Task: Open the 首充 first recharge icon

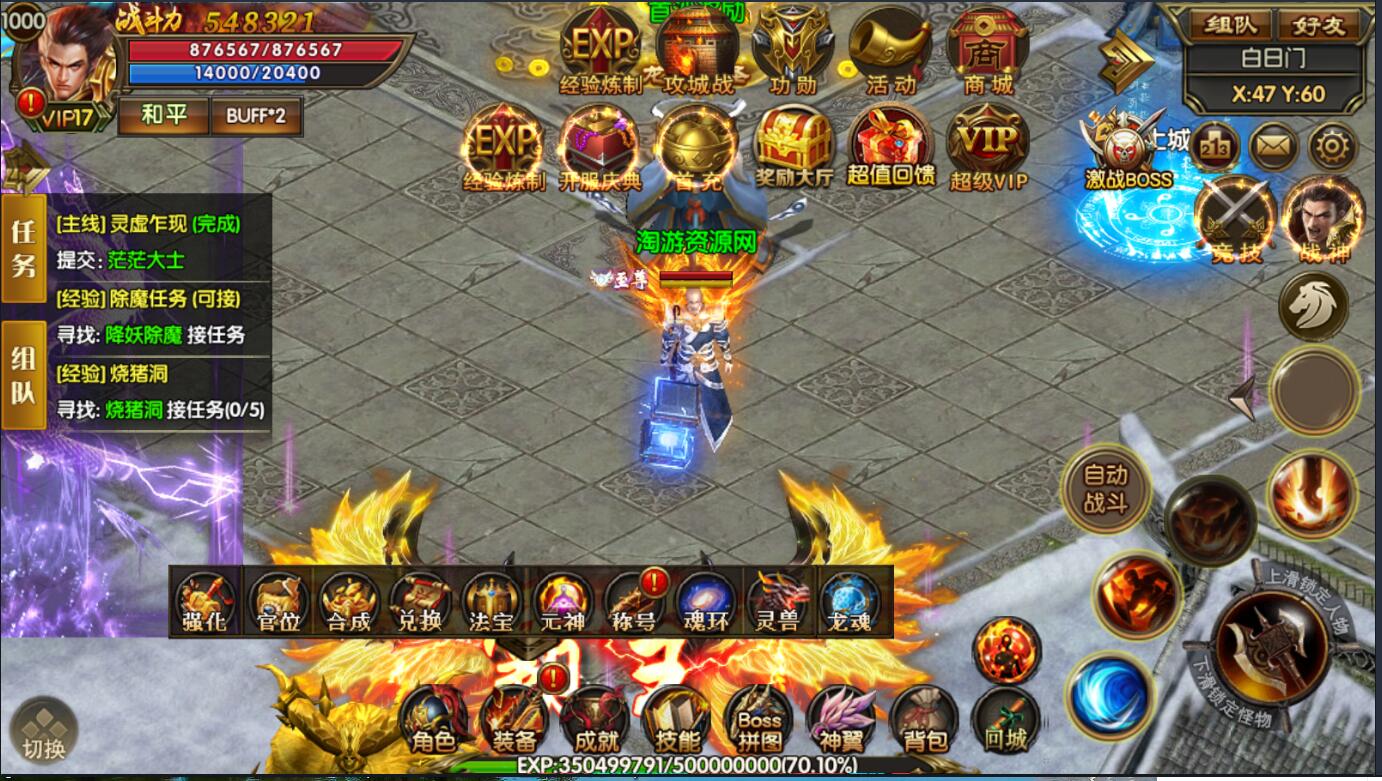Action: click(698, 147)
